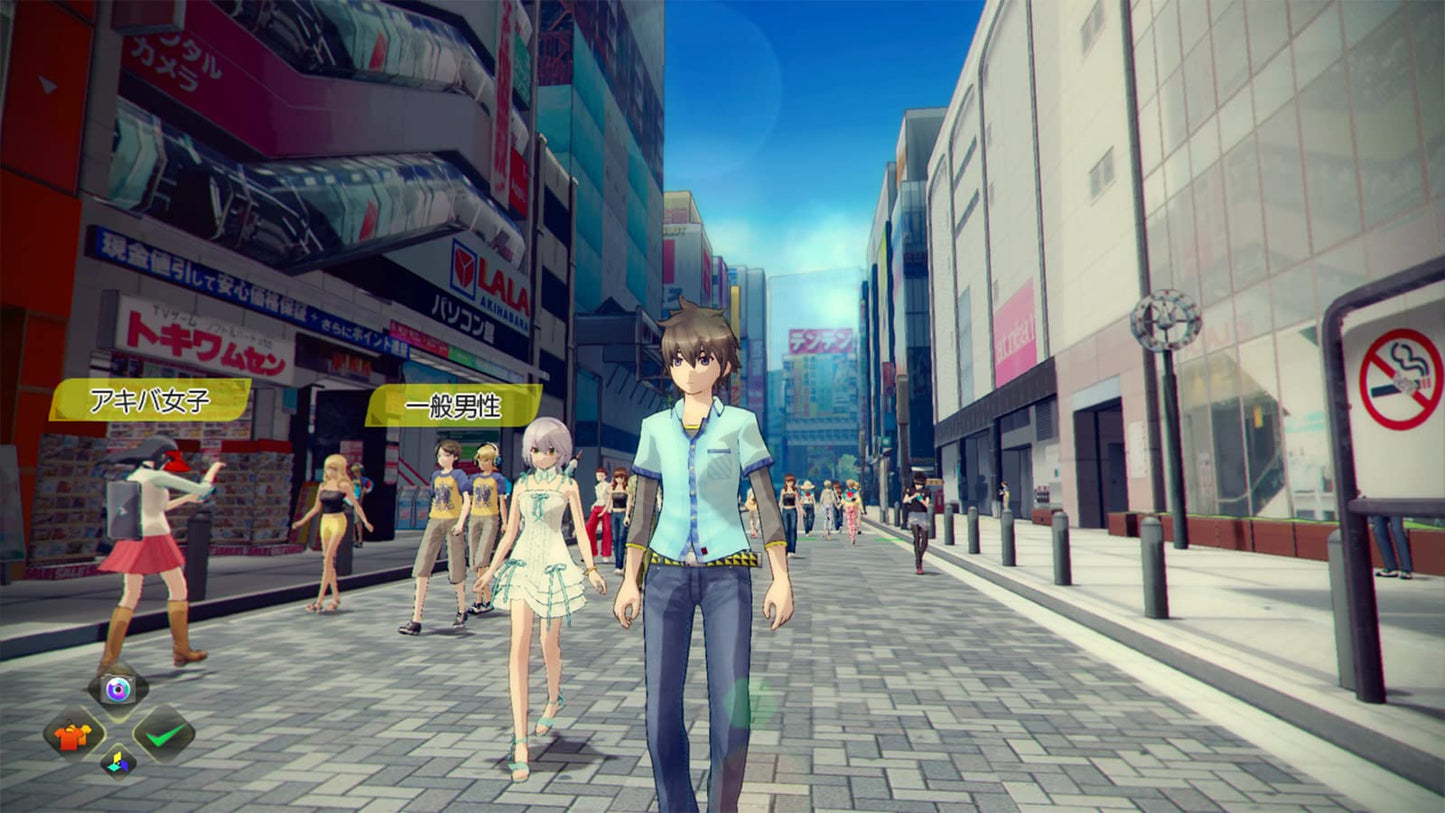Select the protagonist in the light blue shirt

[700, 490]
